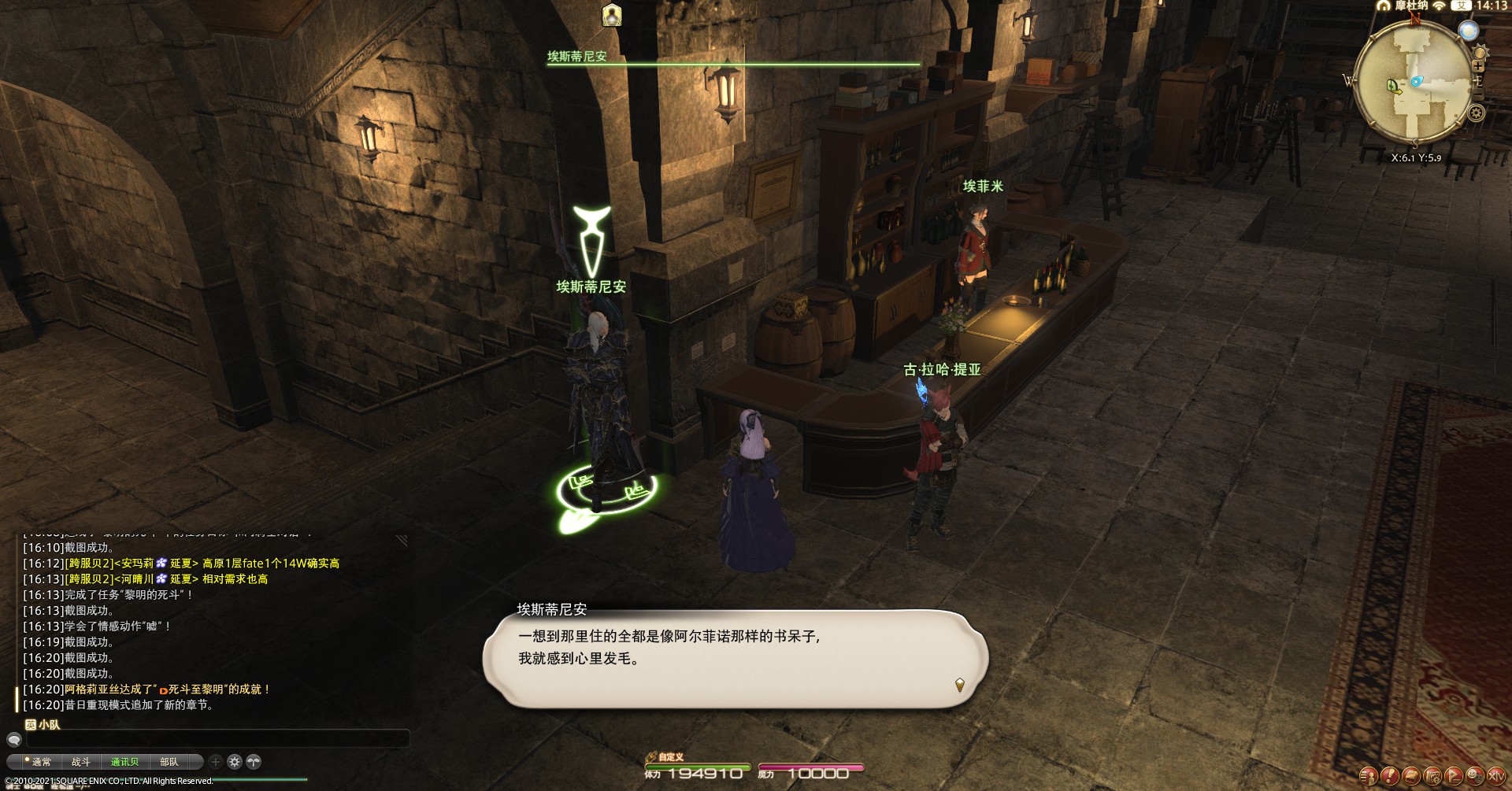Click the sprout icon beside chat settings
The width and height of the screenshot is (1512, 791).
pos(254,762)
